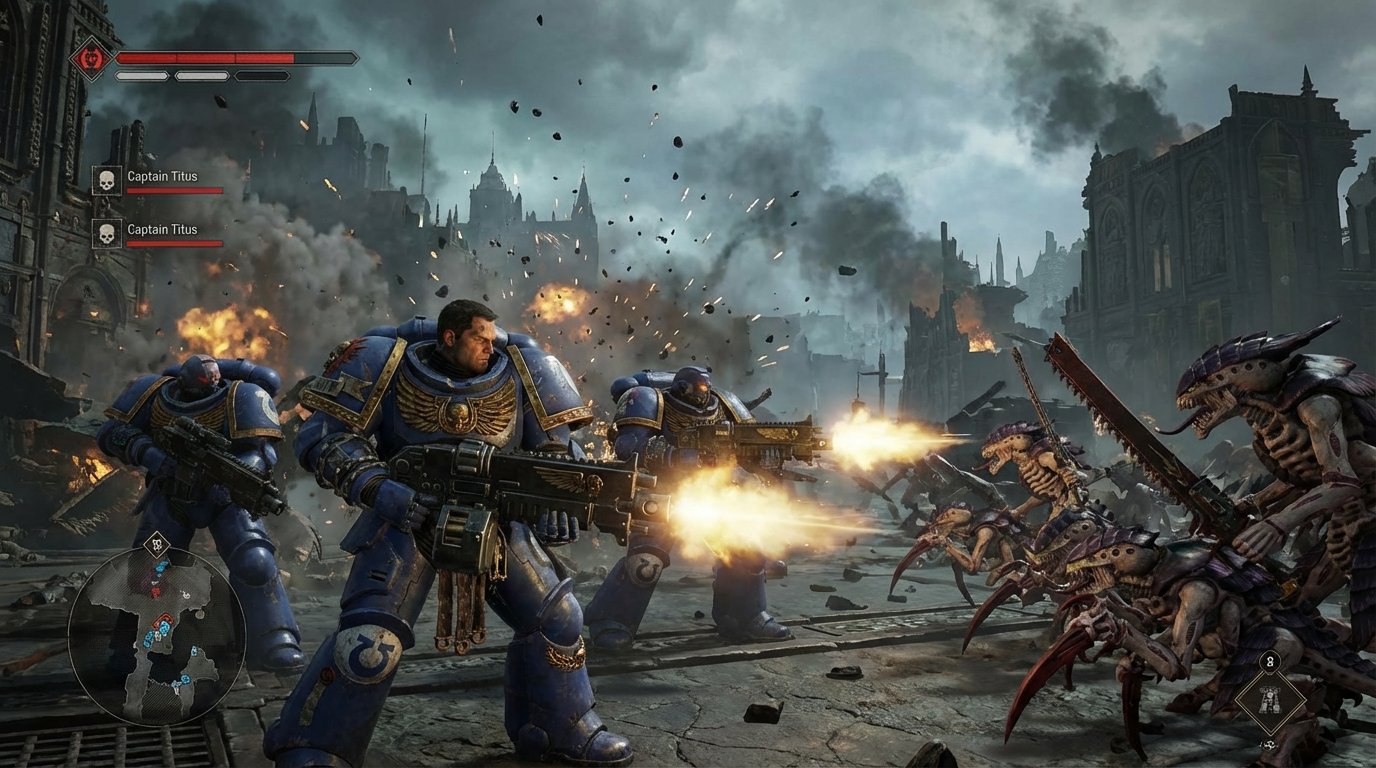Image resolution: width=1376 pixels, height=768 pixels.
Task: Click the red objective area outline on the minimap
Action: point(163,619)
